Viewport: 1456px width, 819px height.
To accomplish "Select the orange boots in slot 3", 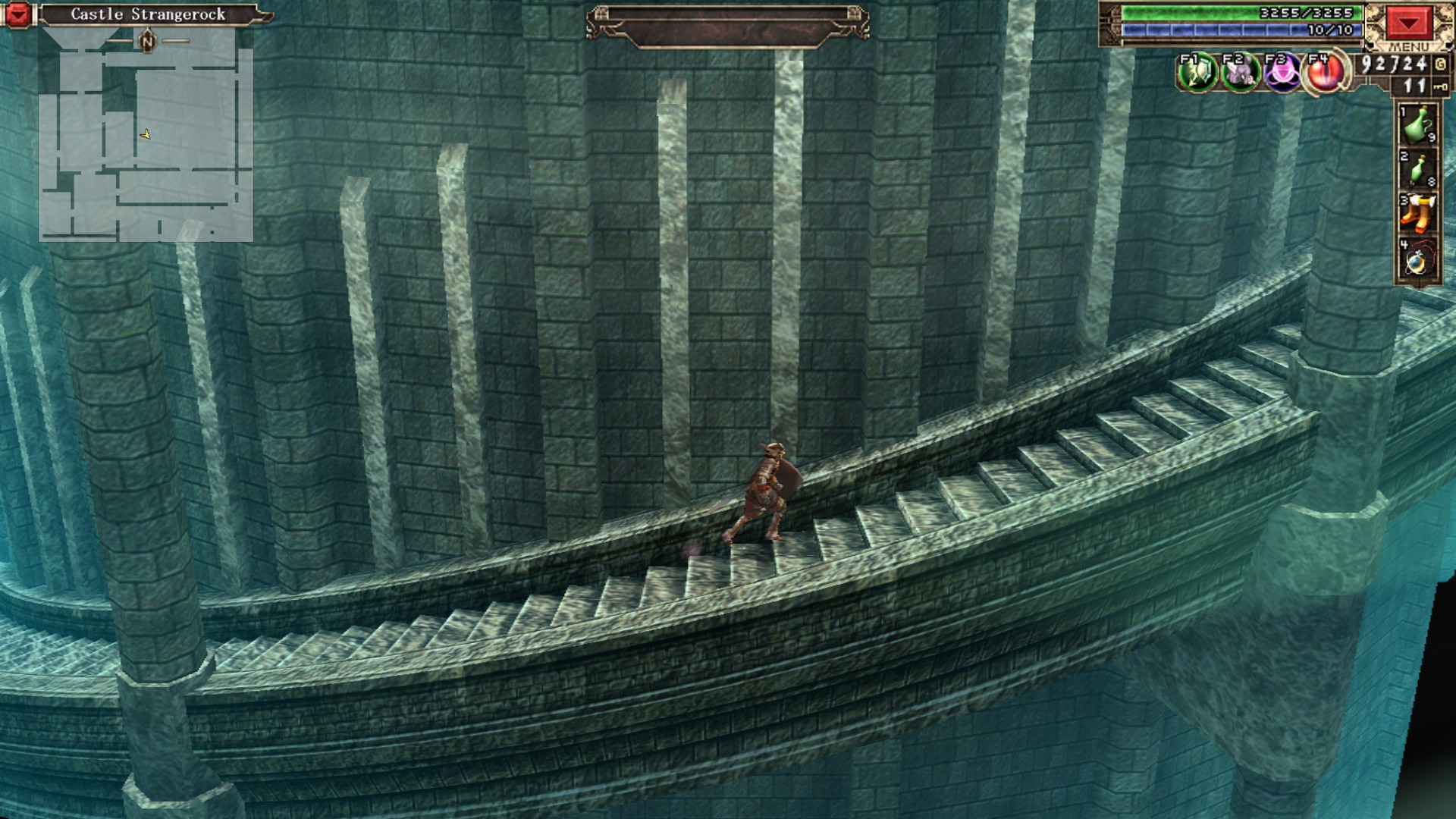I will coord(1417,213).
